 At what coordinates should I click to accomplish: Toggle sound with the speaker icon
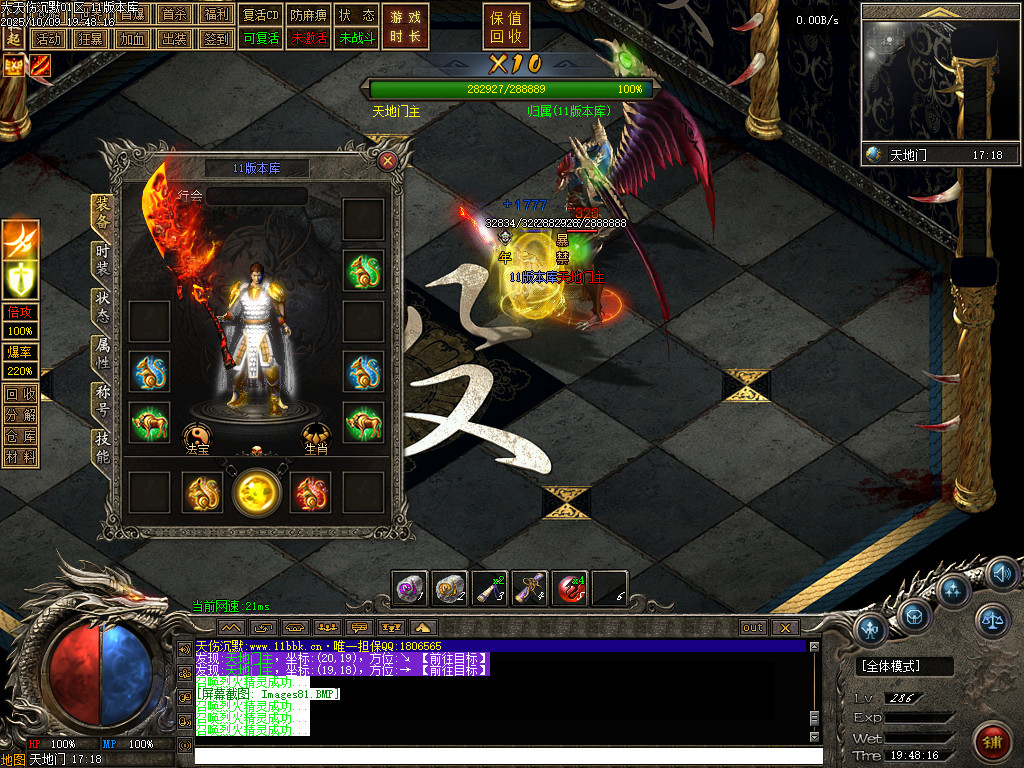pyautogui.click(x=1002, y=574)
